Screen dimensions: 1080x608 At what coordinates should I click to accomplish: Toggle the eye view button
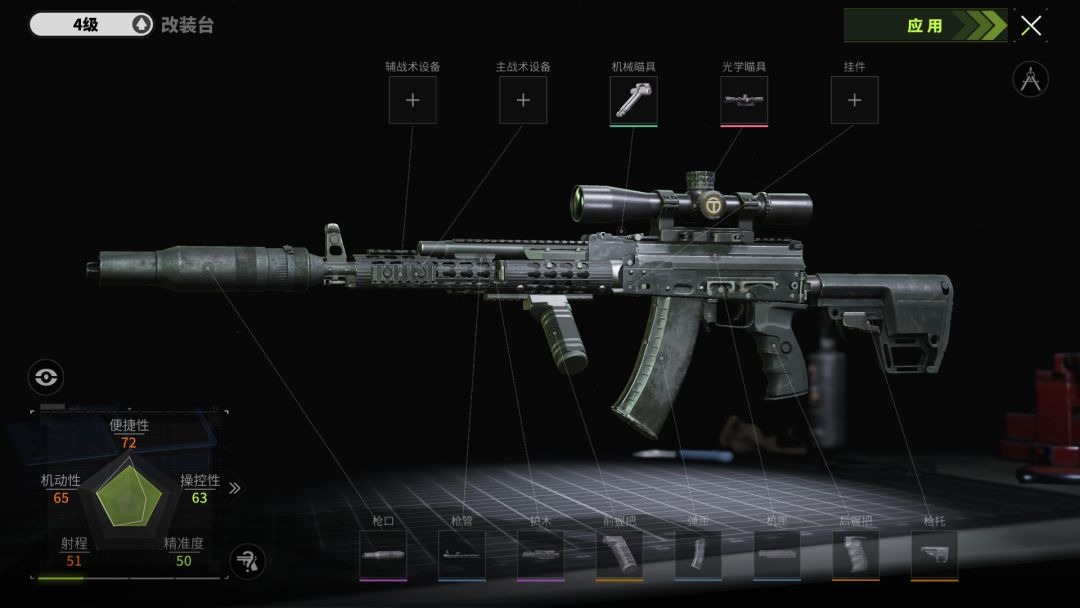[x=46, y=377]
